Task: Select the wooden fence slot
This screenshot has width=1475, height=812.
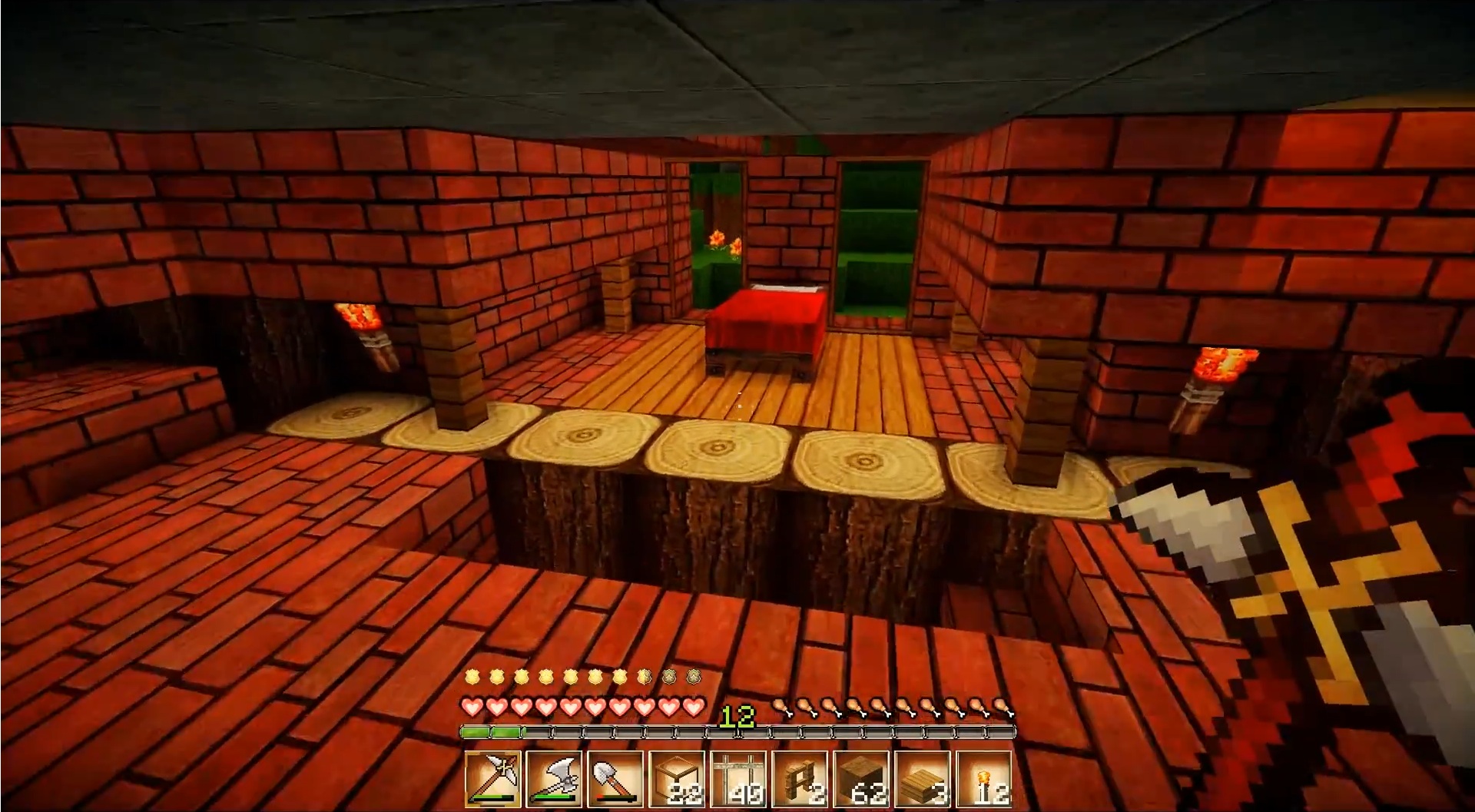Action: coord(800,779)
